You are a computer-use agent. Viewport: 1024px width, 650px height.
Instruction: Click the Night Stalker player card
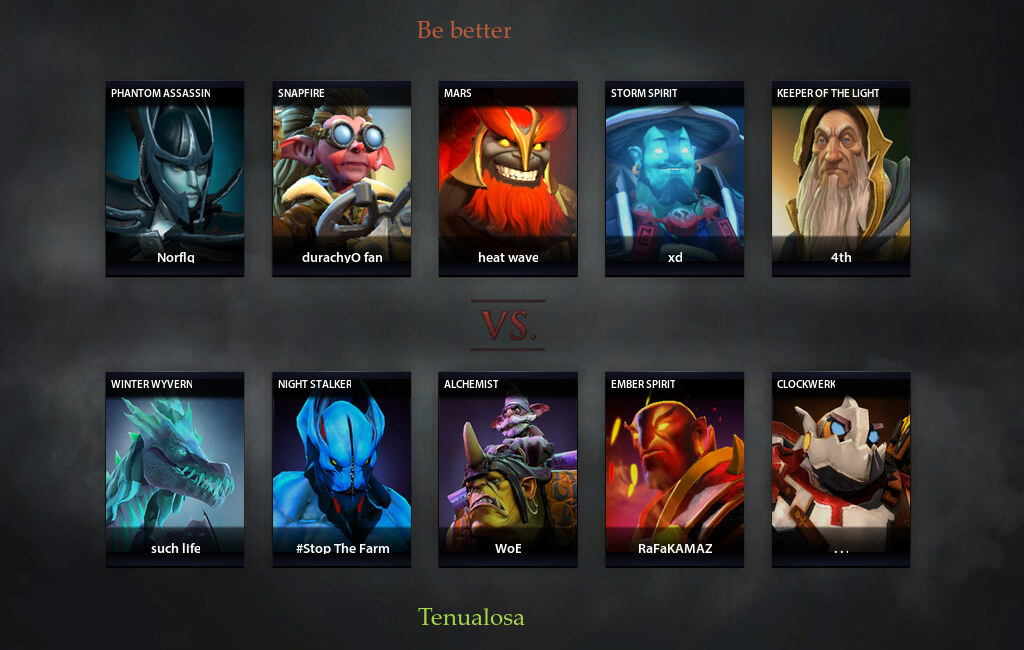(x=342, y=469)
